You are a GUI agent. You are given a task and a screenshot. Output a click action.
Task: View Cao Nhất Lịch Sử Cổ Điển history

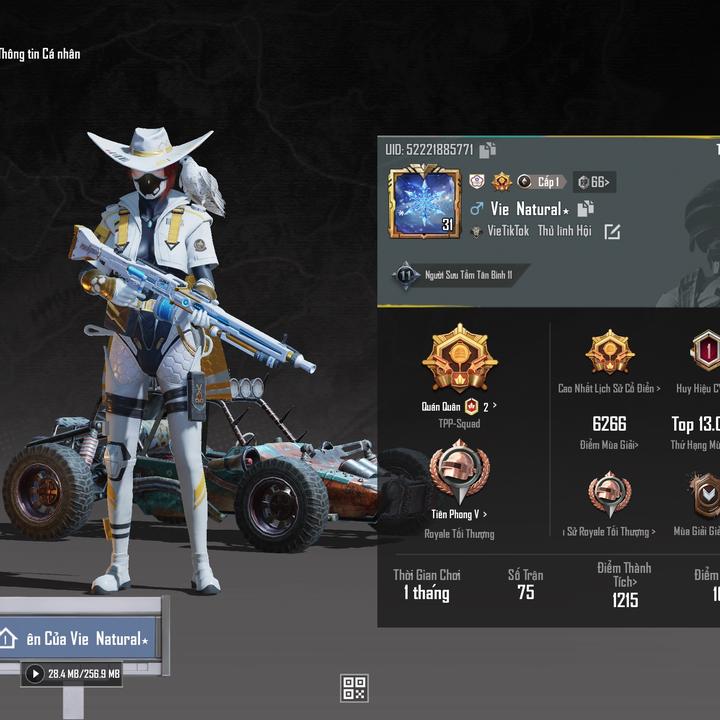tap(609, 388)
